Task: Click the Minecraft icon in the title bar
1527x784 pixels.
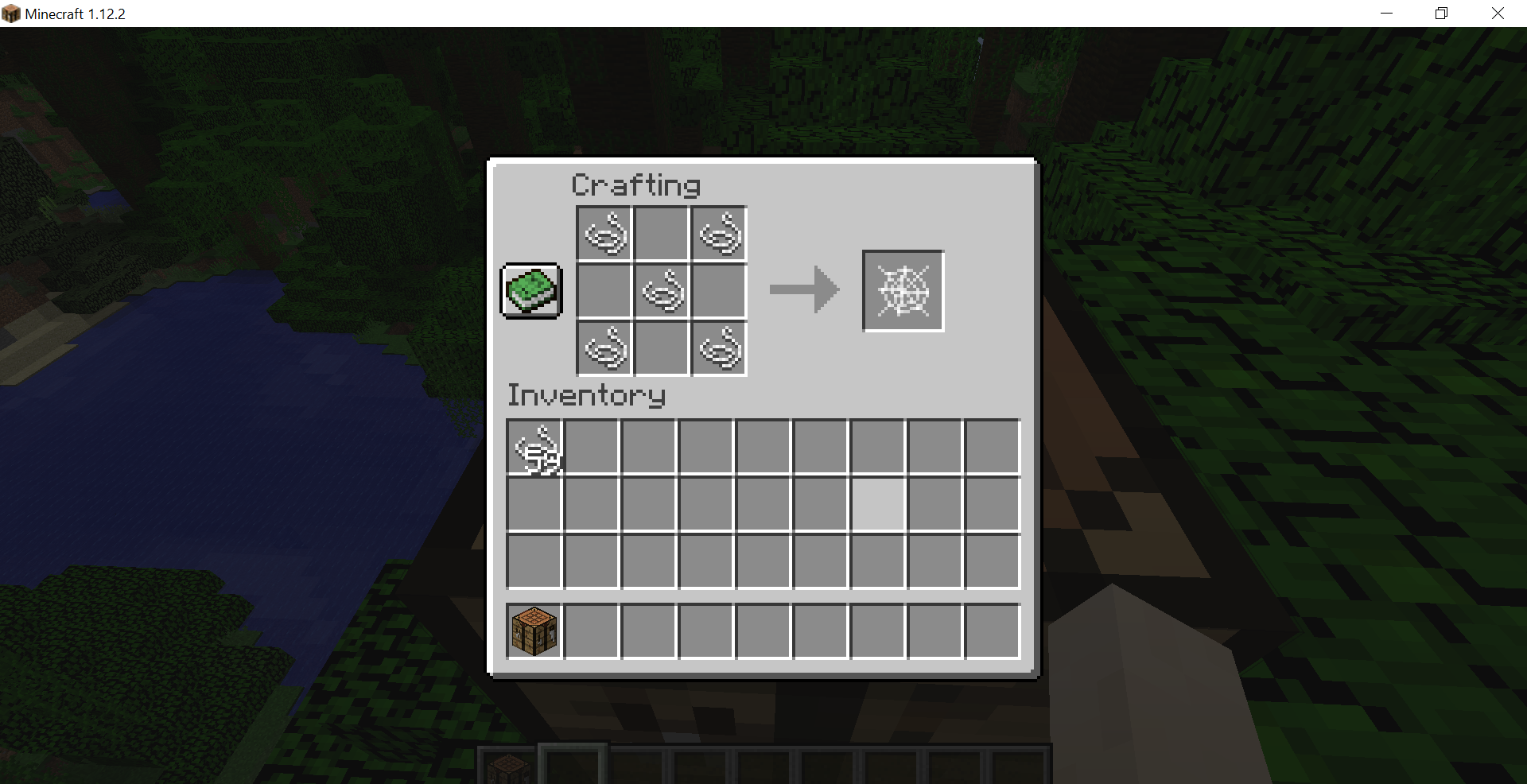Action: (x=11, y=14)
